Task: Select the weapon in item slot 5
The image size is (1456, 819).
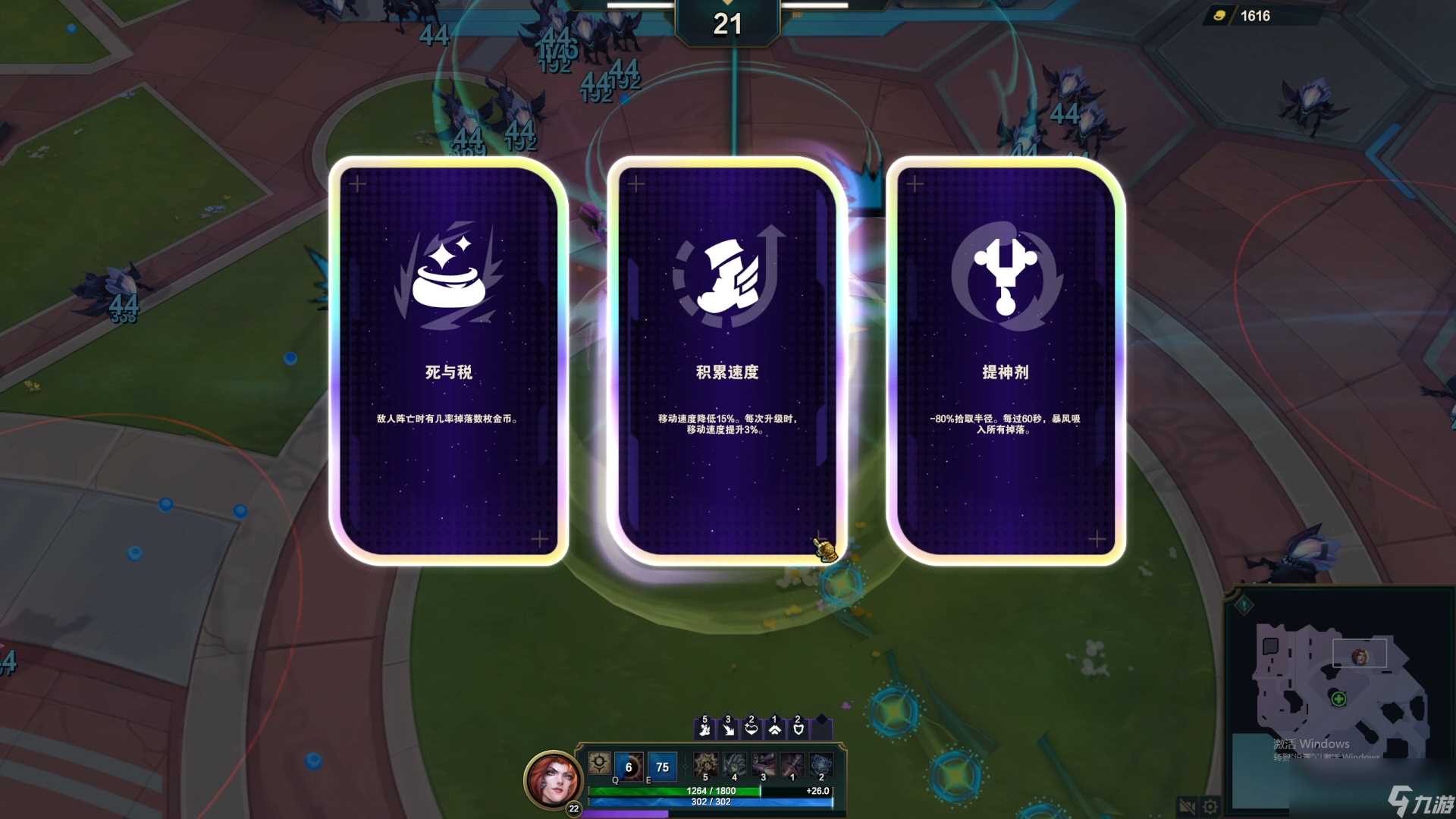Action: pyautogui.click(x=705, y=765)
